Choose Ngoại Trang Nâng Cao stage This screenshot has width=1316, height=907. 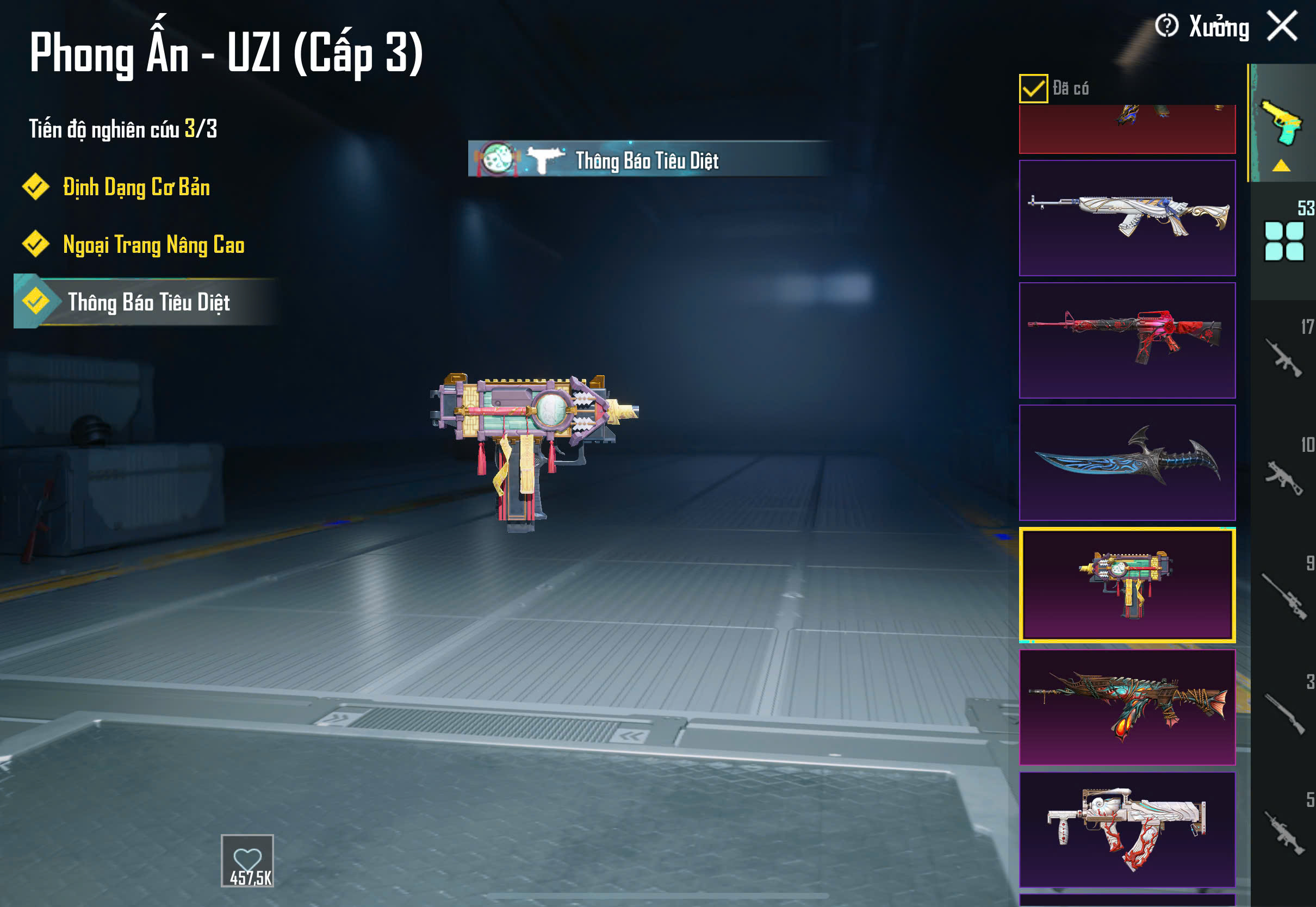(x=153, y=245)
